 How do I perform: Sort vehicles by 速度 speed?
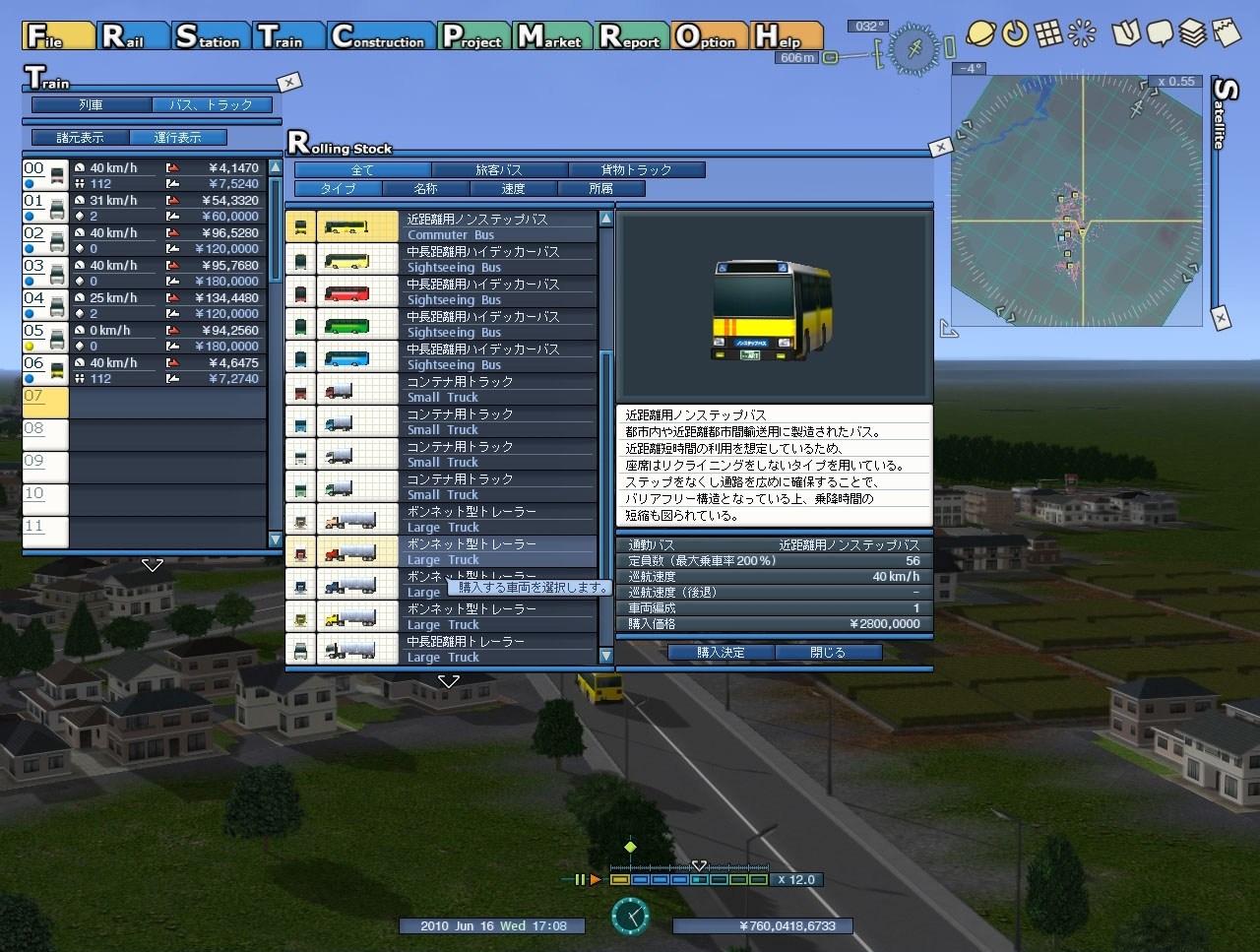513,188
